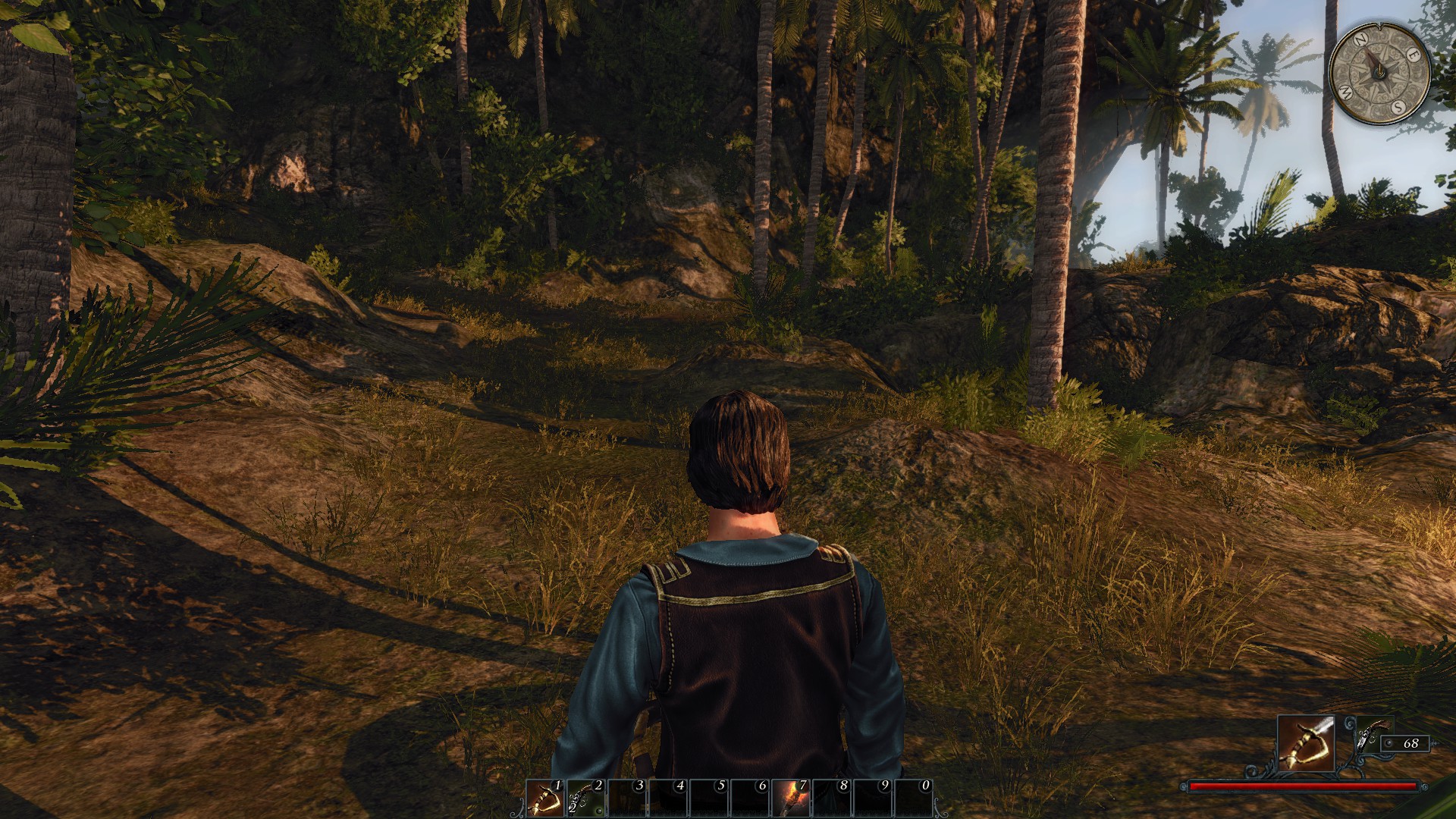
Task: Select the sabre in hotbar slot 1
Action: pyautogui.click(x=545, y=798)
